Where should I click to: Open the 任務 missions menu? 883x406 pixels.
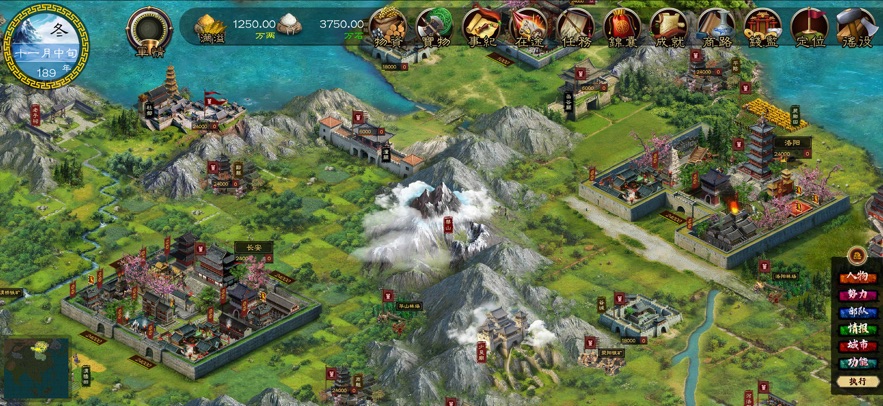575,26
